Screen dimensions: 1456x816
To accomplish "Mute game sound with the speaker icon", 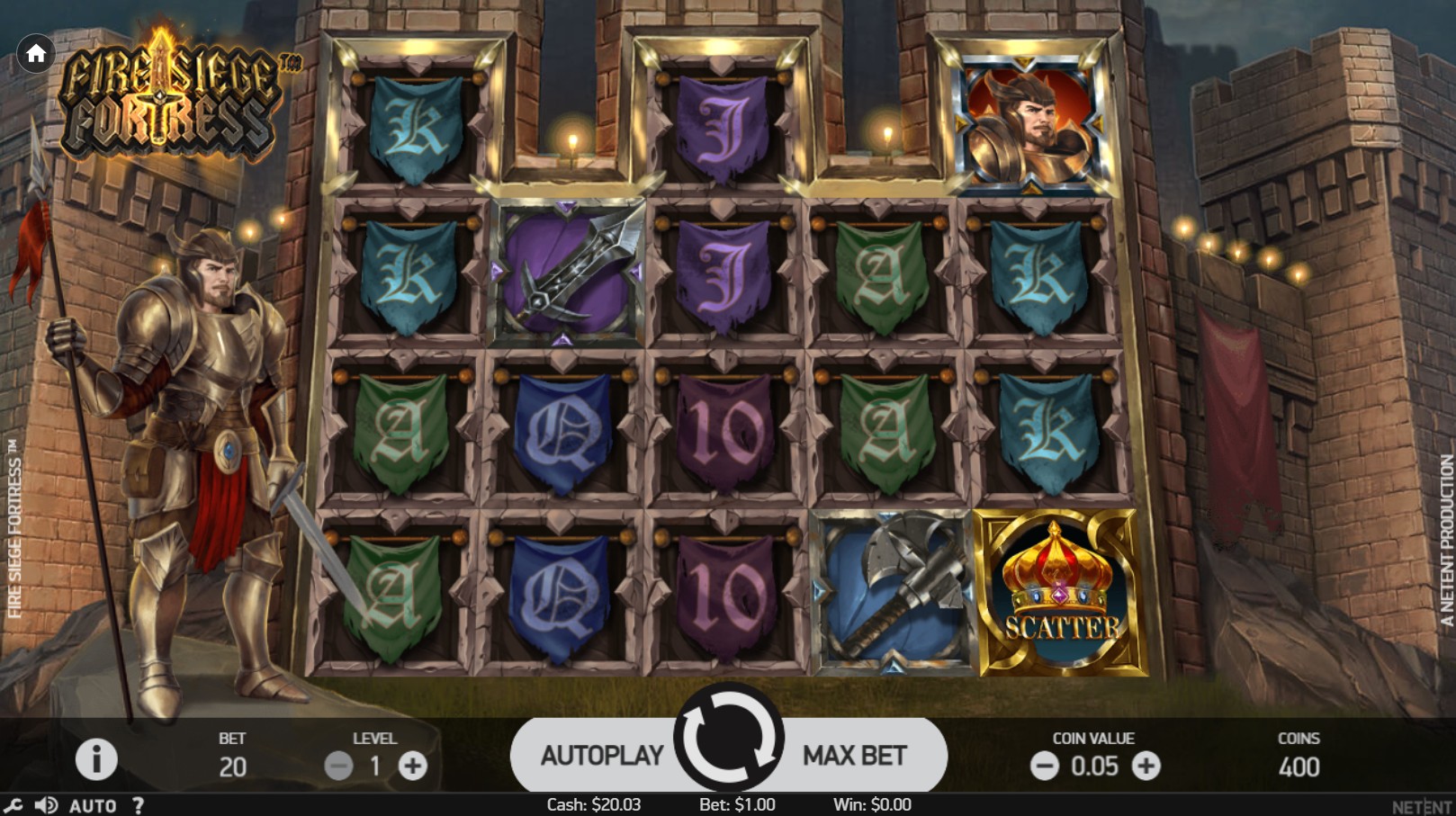I will (x=46, y=804).
